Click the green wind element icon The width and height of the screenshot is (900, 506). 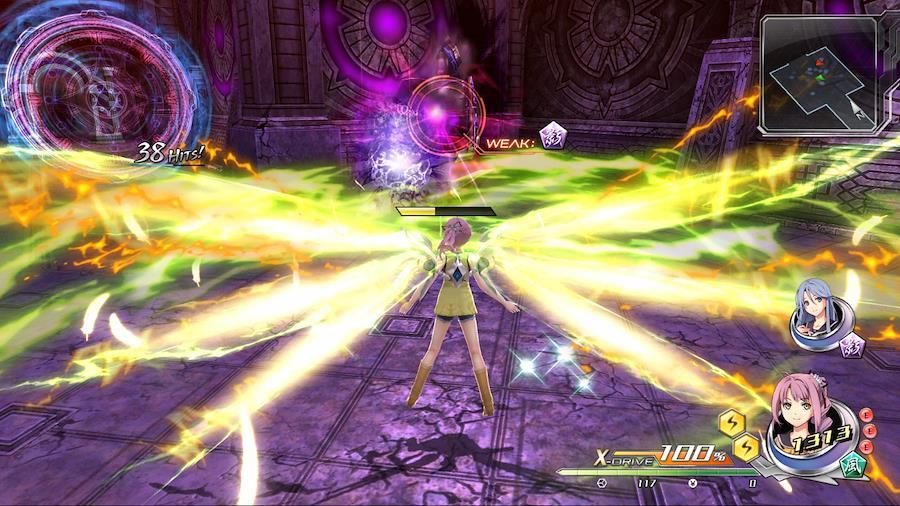pyautogui.click(x=853, y=466)
